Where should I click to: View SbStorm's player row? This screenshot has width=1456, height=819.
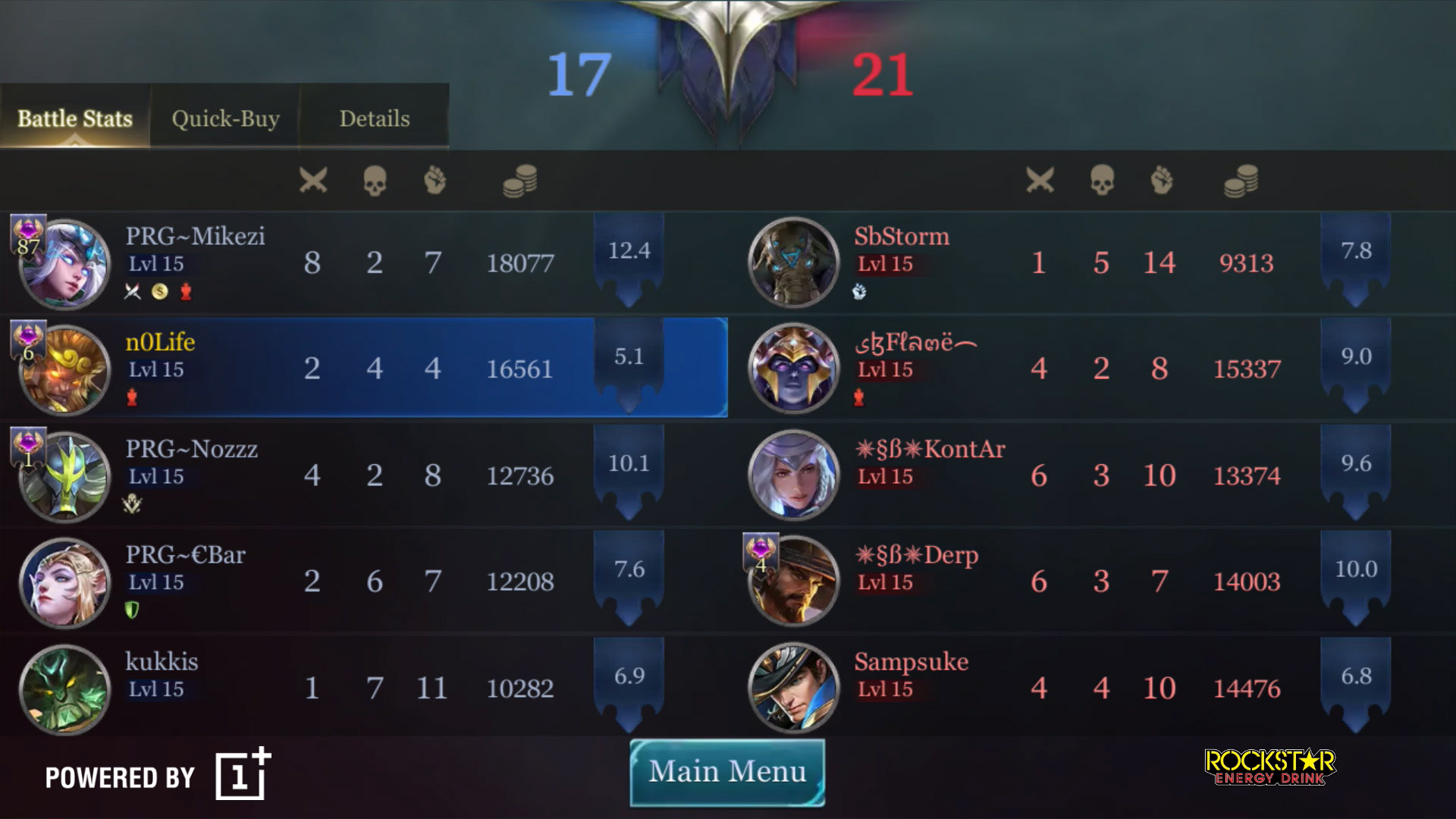pos(1092,262)
